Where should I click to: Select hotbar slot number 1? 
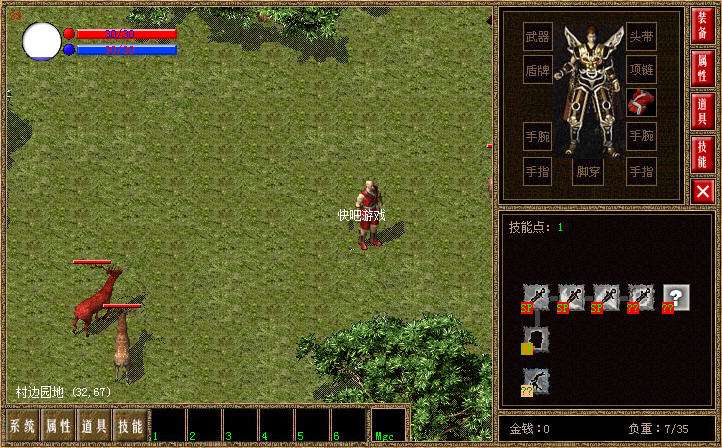168,425
